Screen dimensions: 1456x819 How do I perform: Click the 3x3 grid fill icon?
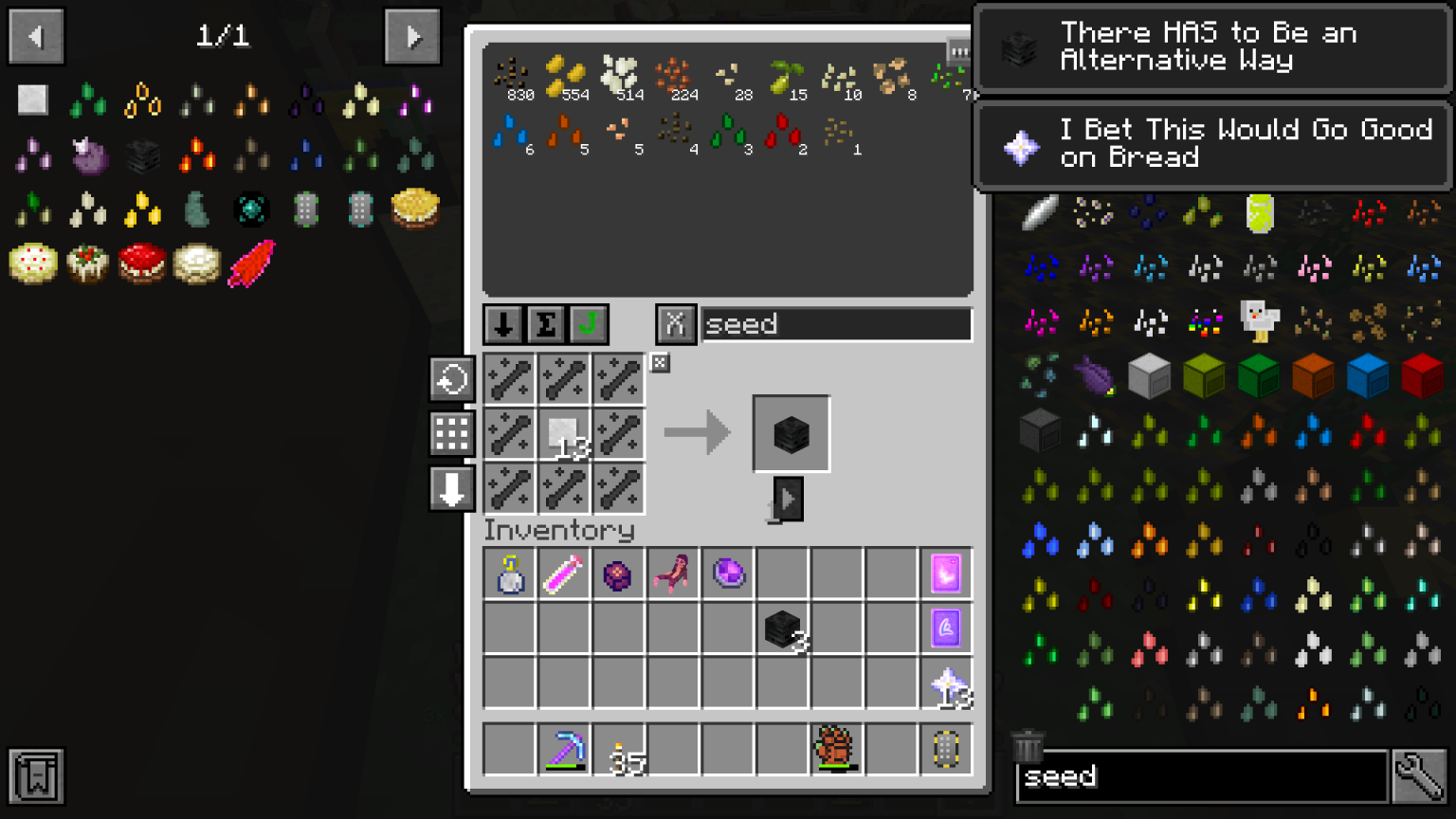click(451, 433)
